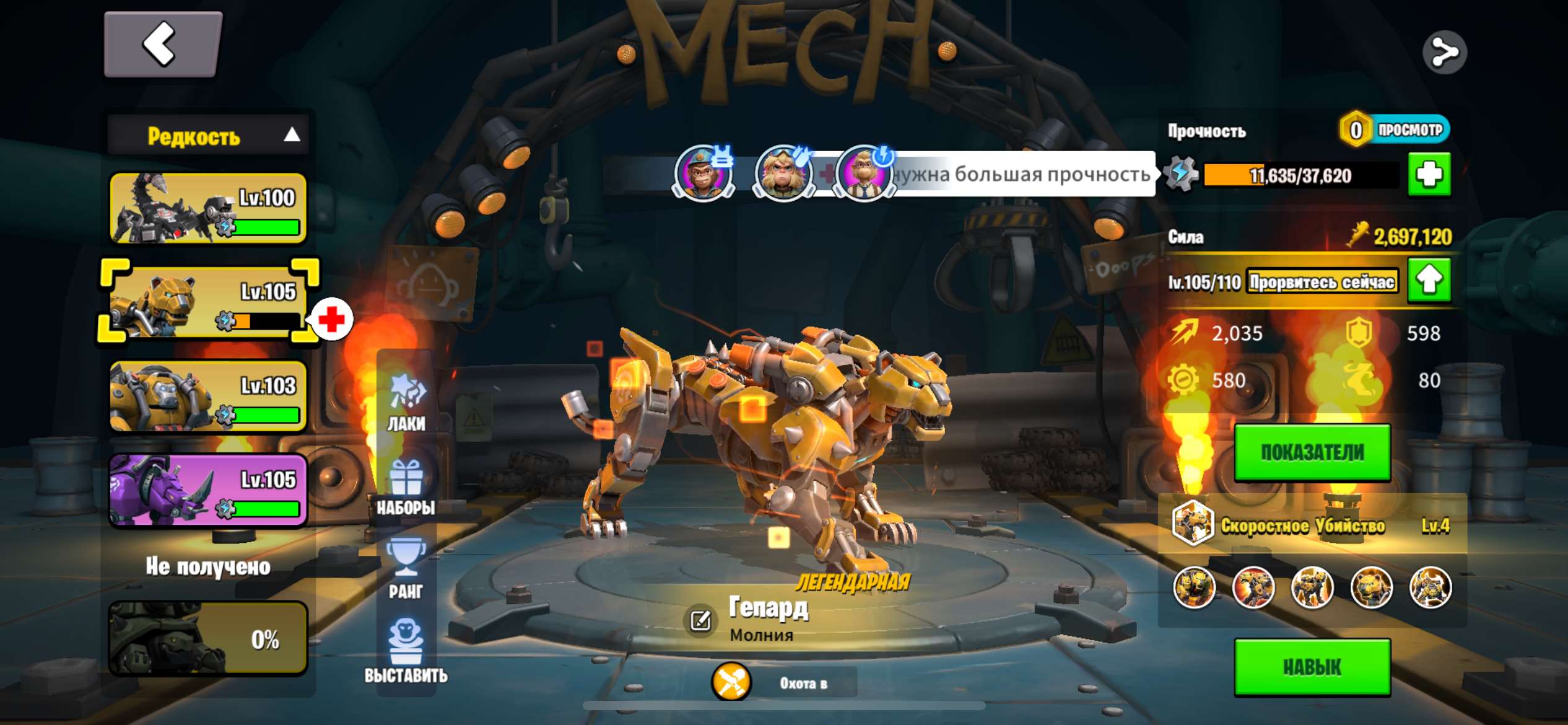Screen dimensions: 1568x725
Task: Open the Редкость sorting dropdown
Action: tap(208, 135)
